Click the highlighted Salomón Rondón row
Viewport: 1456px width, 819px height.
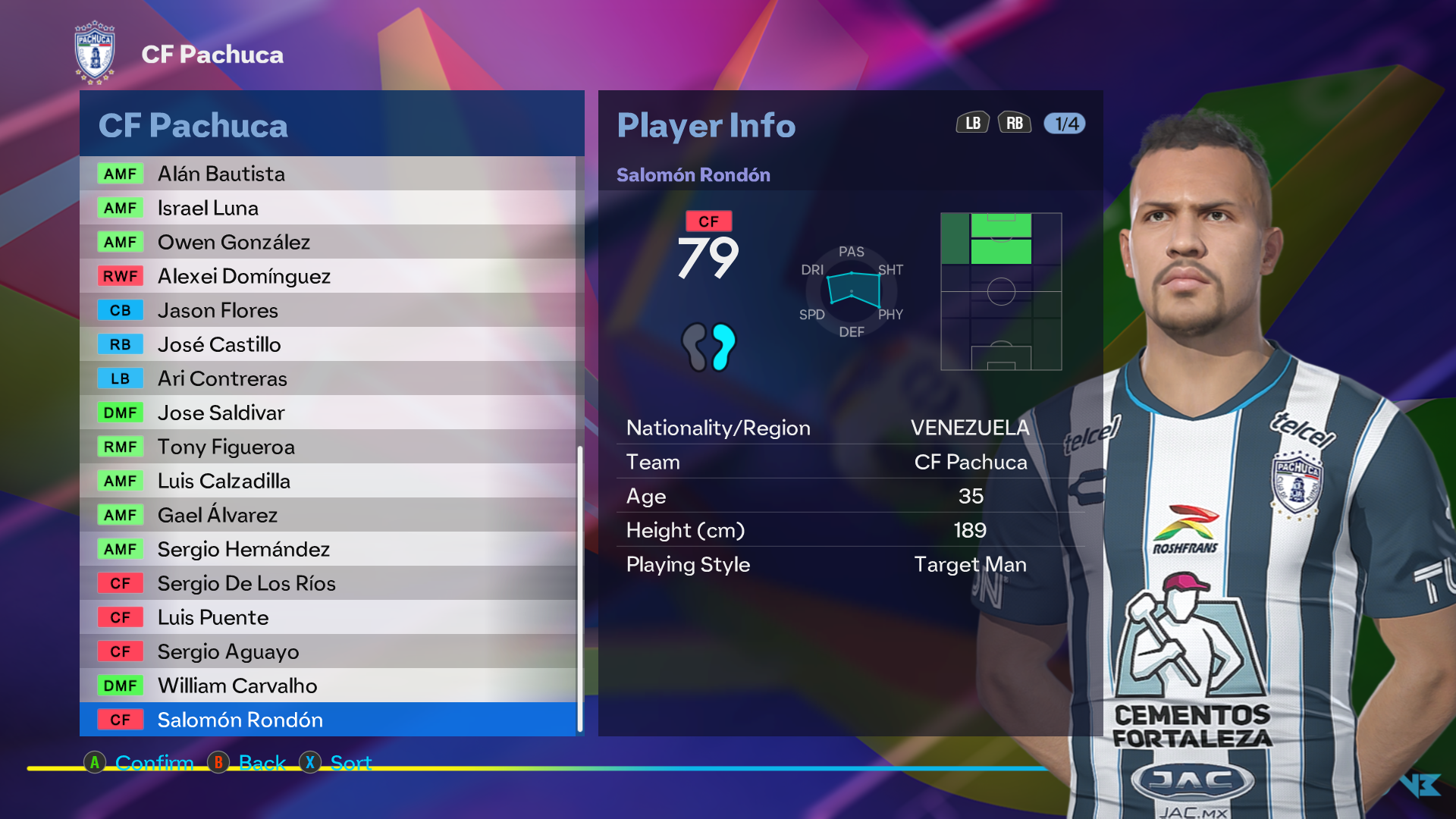[x=328, y=720]
